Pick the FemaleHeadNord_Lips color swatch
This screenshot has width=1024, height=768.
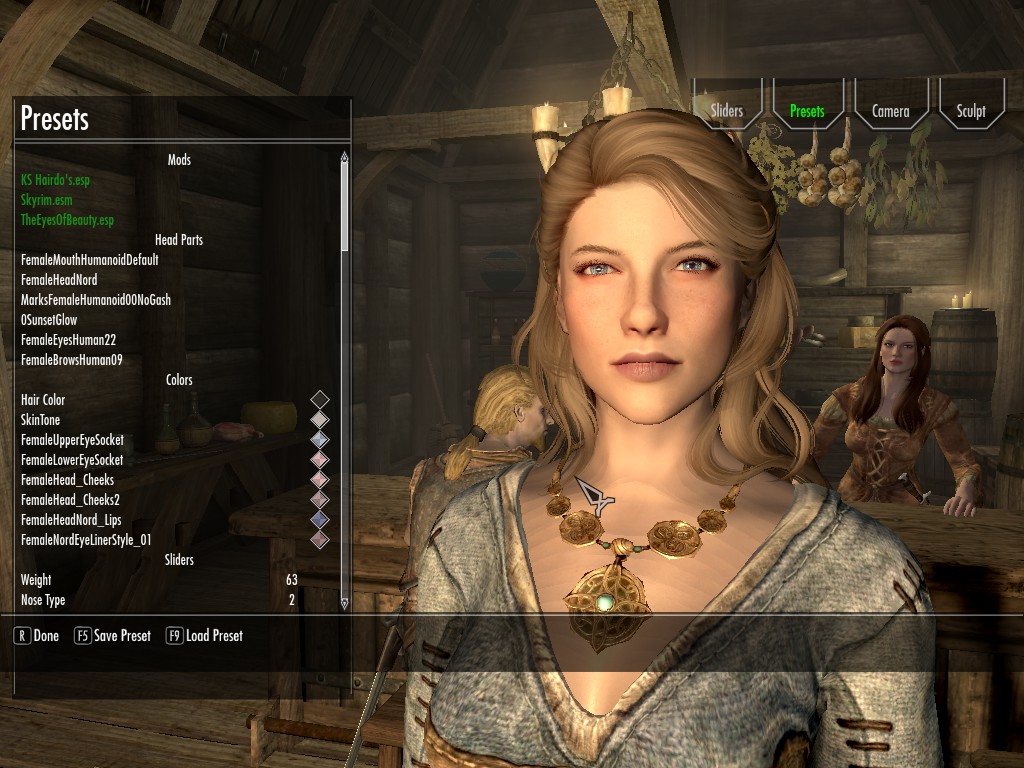[x=320, y=520]
